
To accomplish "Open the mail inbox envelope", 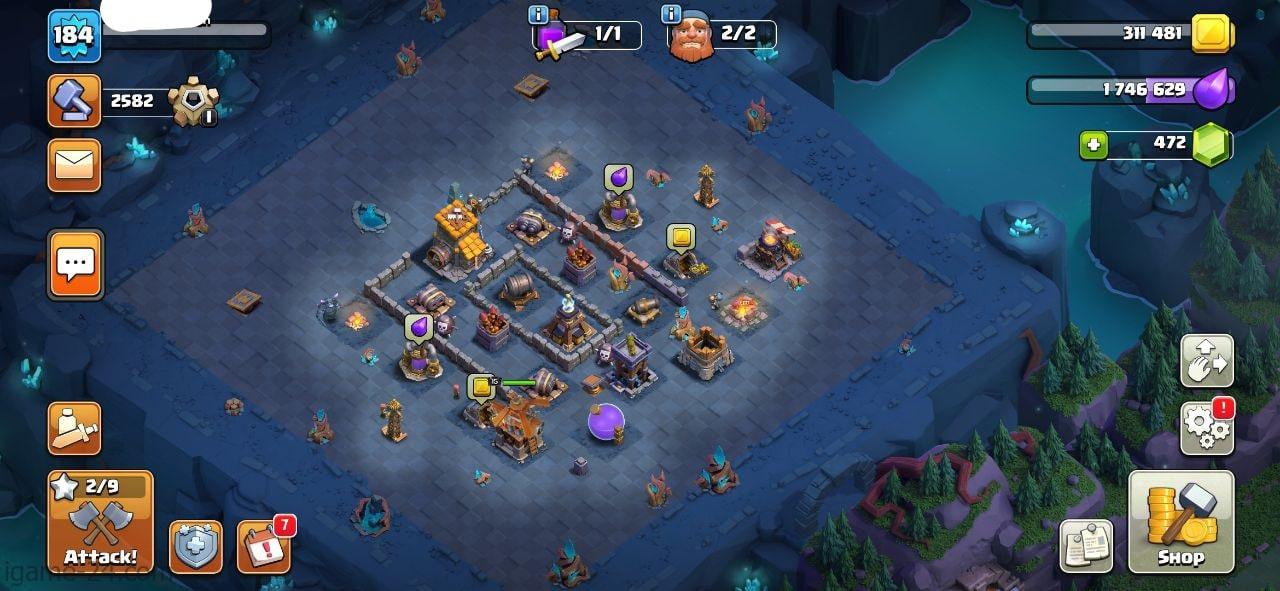I will [75, 165].
